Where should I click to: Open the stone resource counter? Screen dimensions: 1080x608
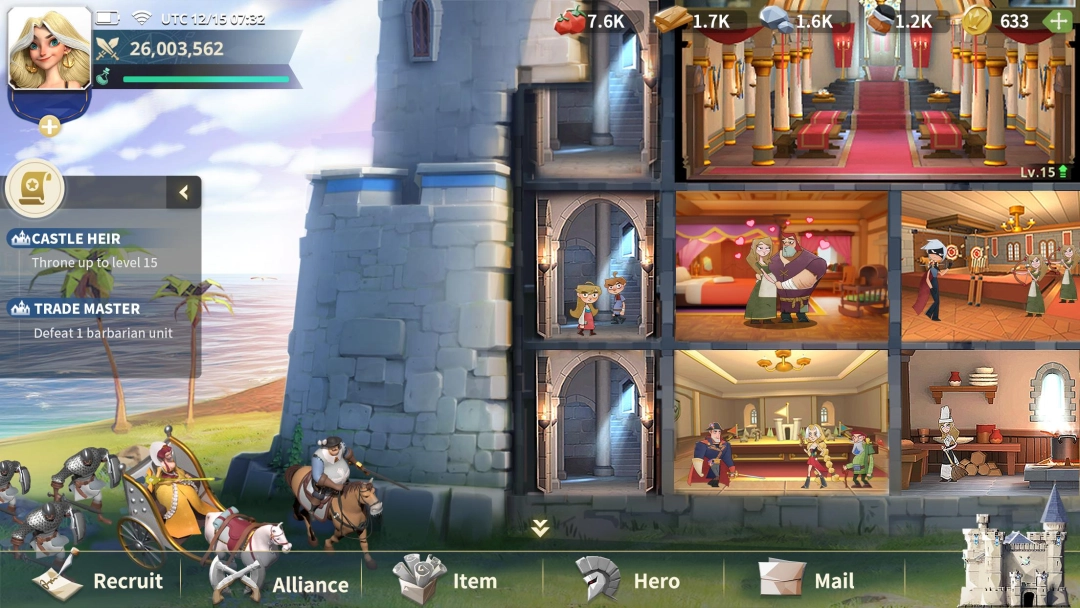pos(797,21)
